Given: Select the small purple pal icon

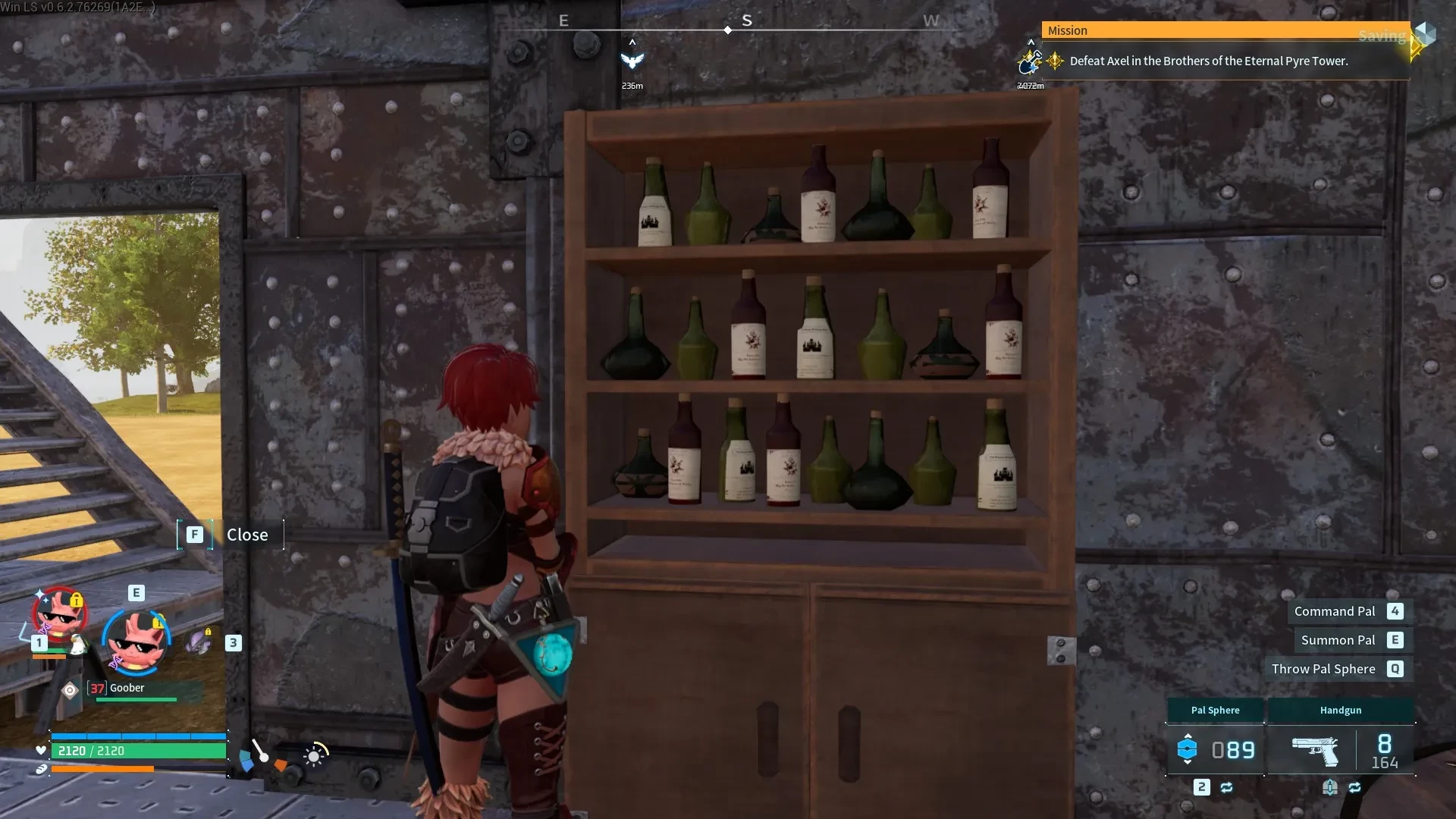Looking at the screenshot, I should point(199,643).
